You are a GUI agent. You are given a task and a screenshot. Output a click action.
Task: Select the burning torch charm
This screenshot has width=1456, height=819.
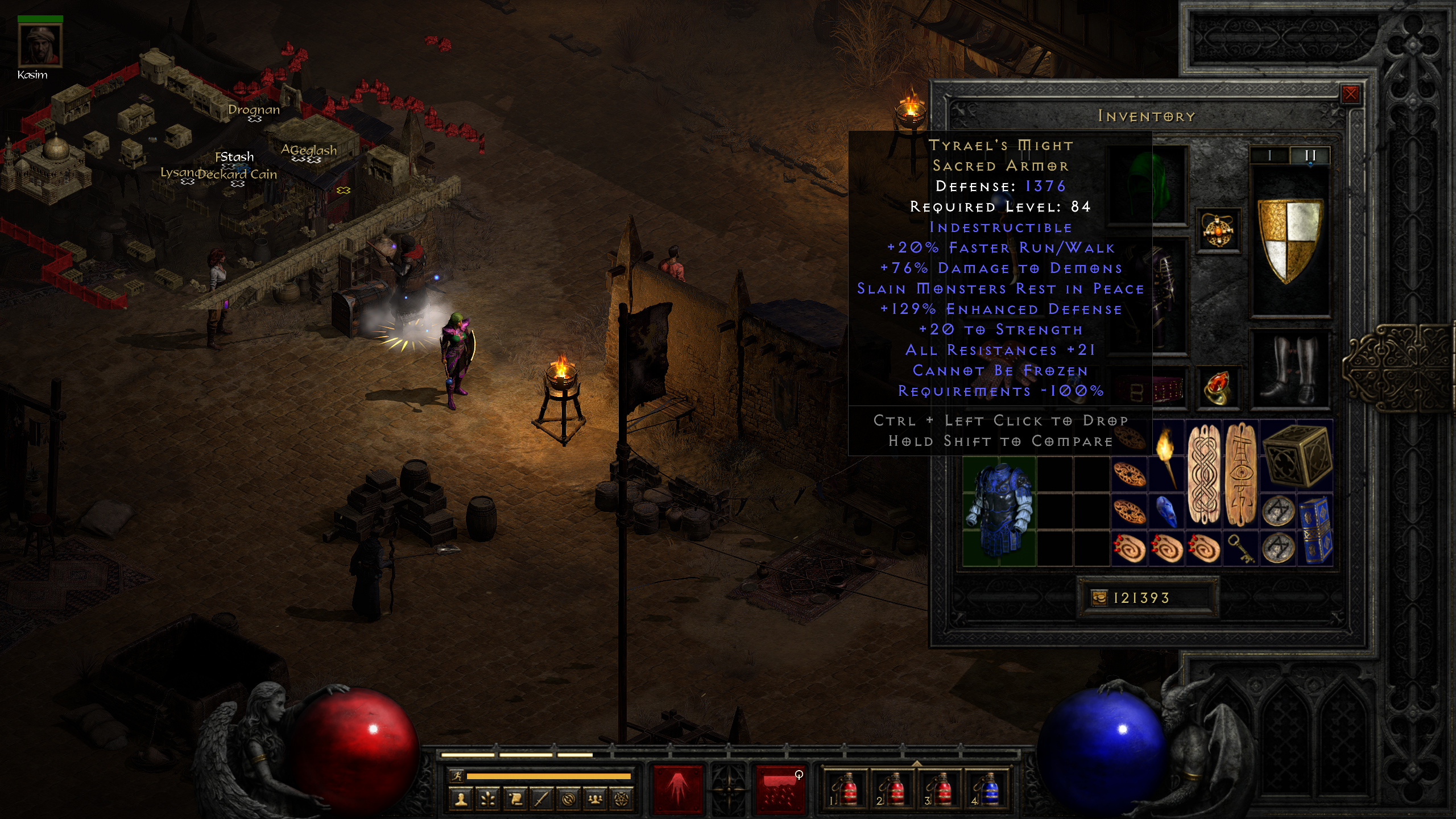(1166, 456)
